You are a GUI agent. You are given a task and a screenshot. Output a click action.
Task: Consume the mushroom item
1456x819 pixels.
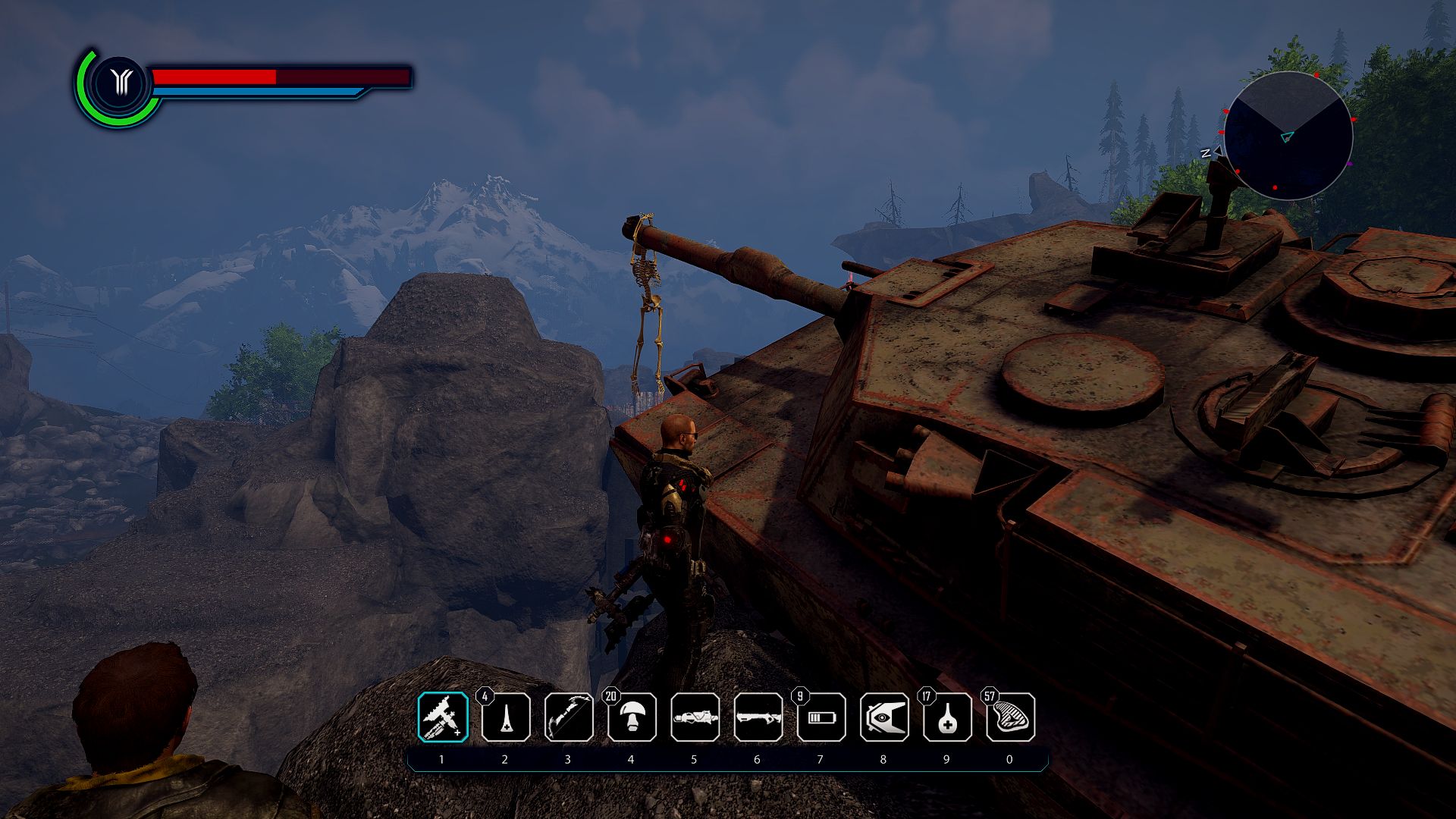632,717
